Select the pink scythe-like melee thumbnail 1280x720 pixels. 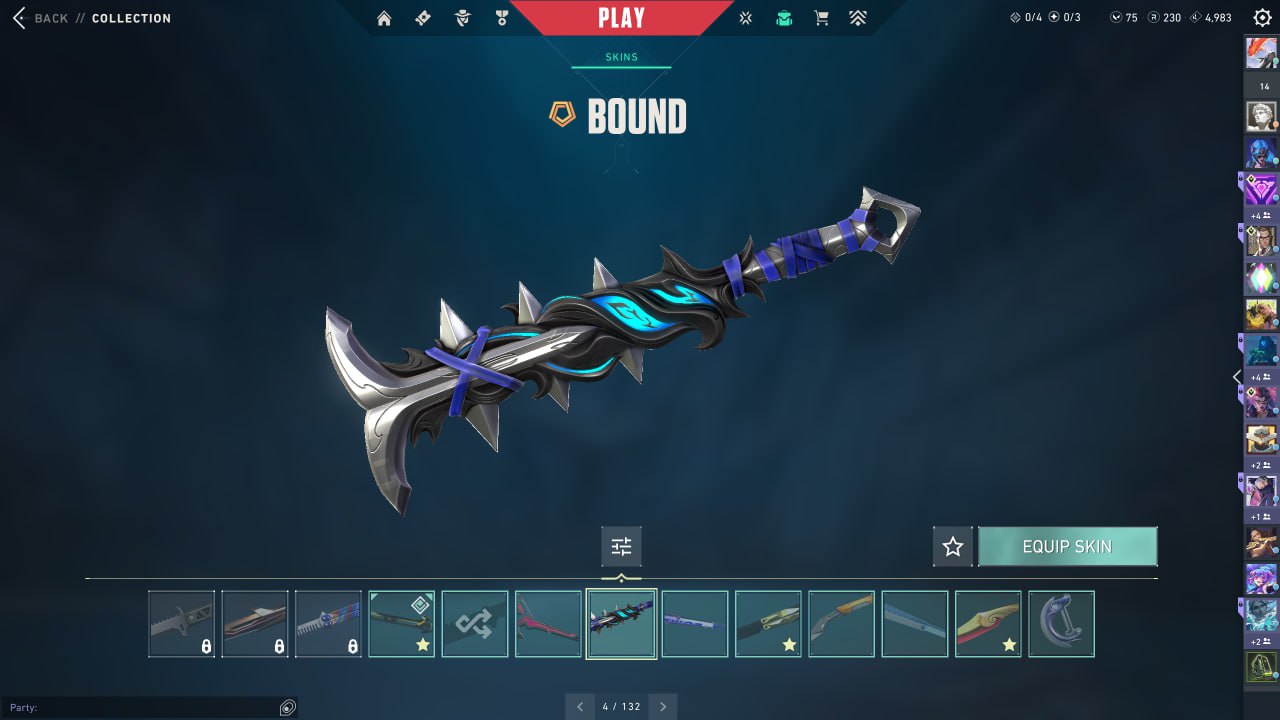548,624
